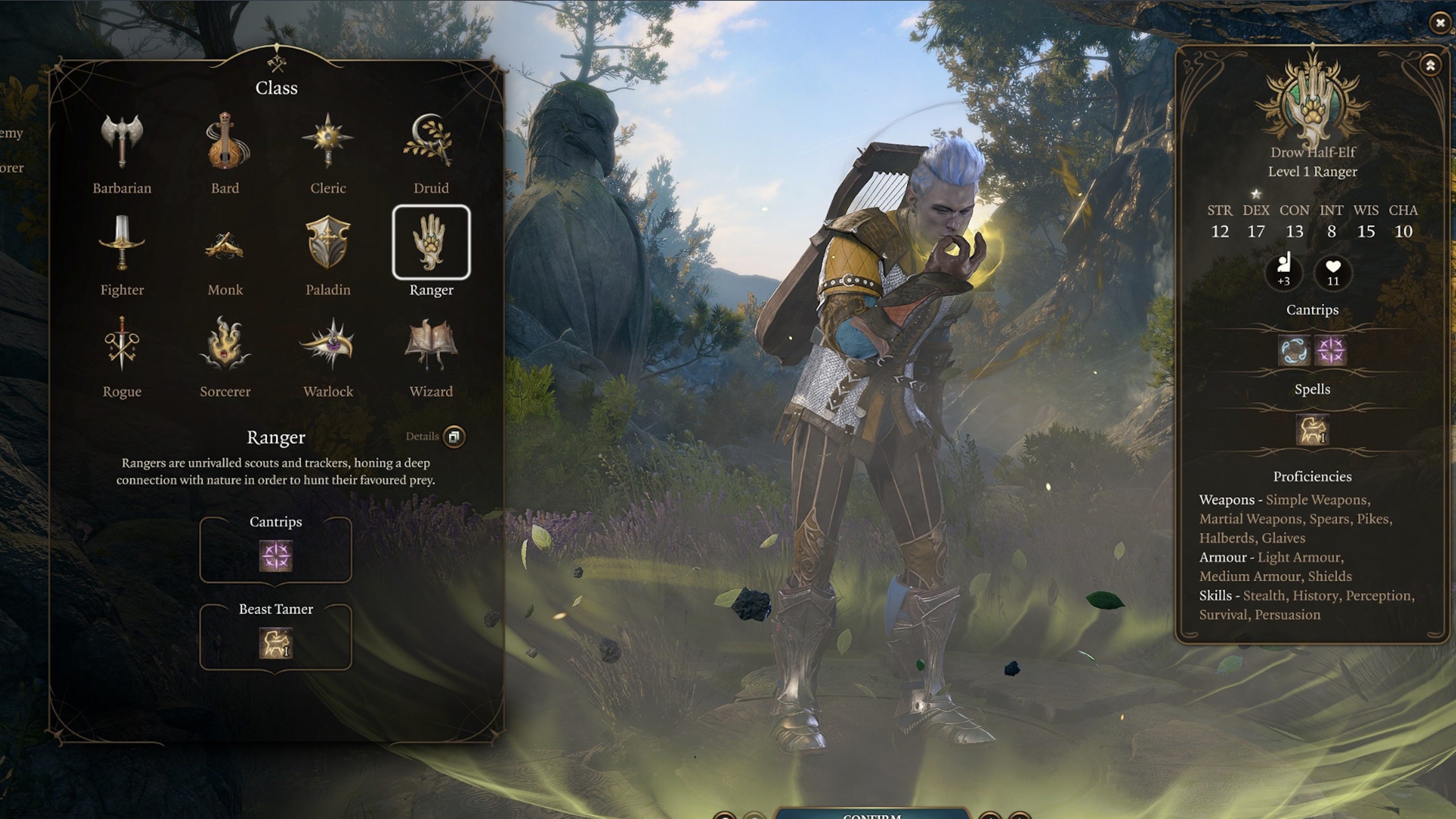Inspect the Beast Tamer icon in class panel
The image size is (1456, 819).
[276, 643]
